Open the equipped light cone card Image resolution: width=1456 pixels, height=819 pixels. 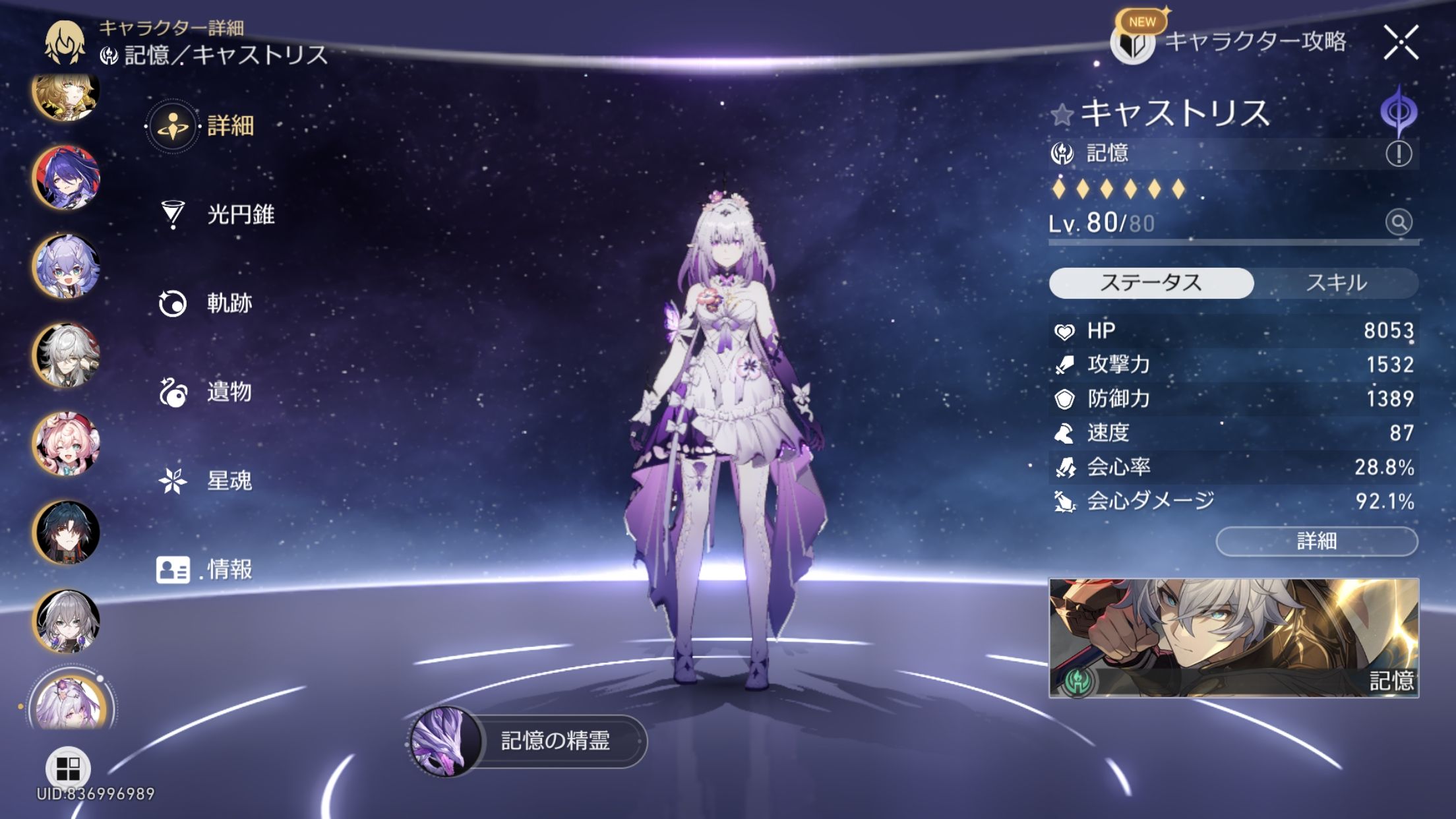[1233, 638]
